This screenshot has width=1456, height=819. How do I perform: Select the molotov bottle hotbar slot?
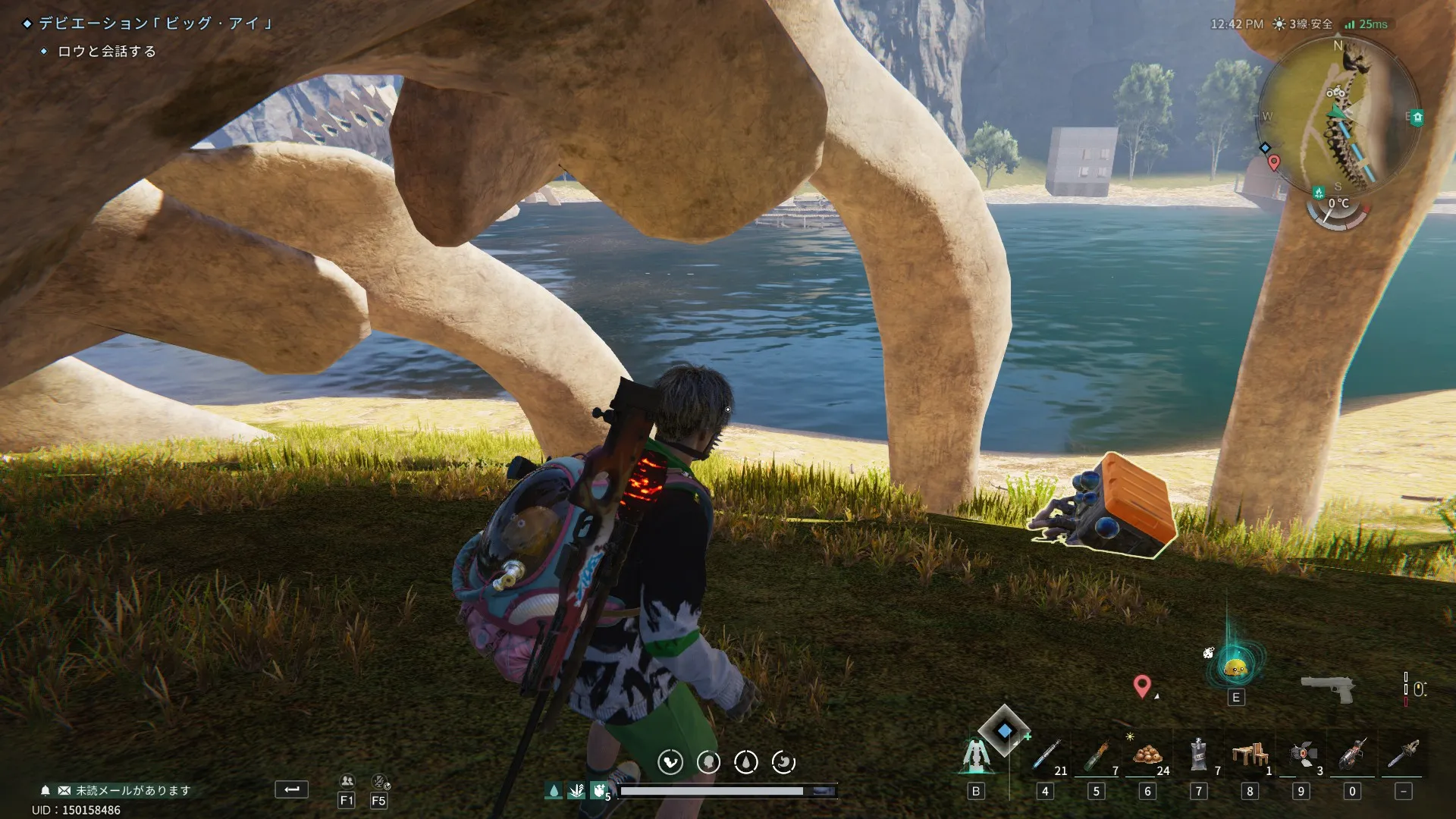click(1097, 756)
